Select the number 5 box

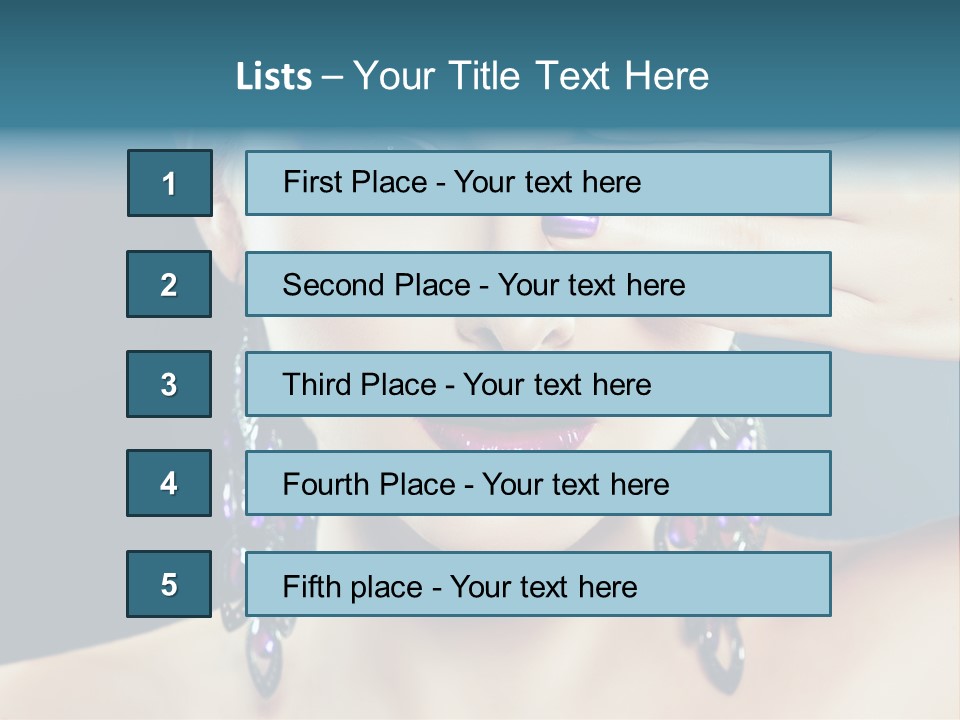pos(169,584)
